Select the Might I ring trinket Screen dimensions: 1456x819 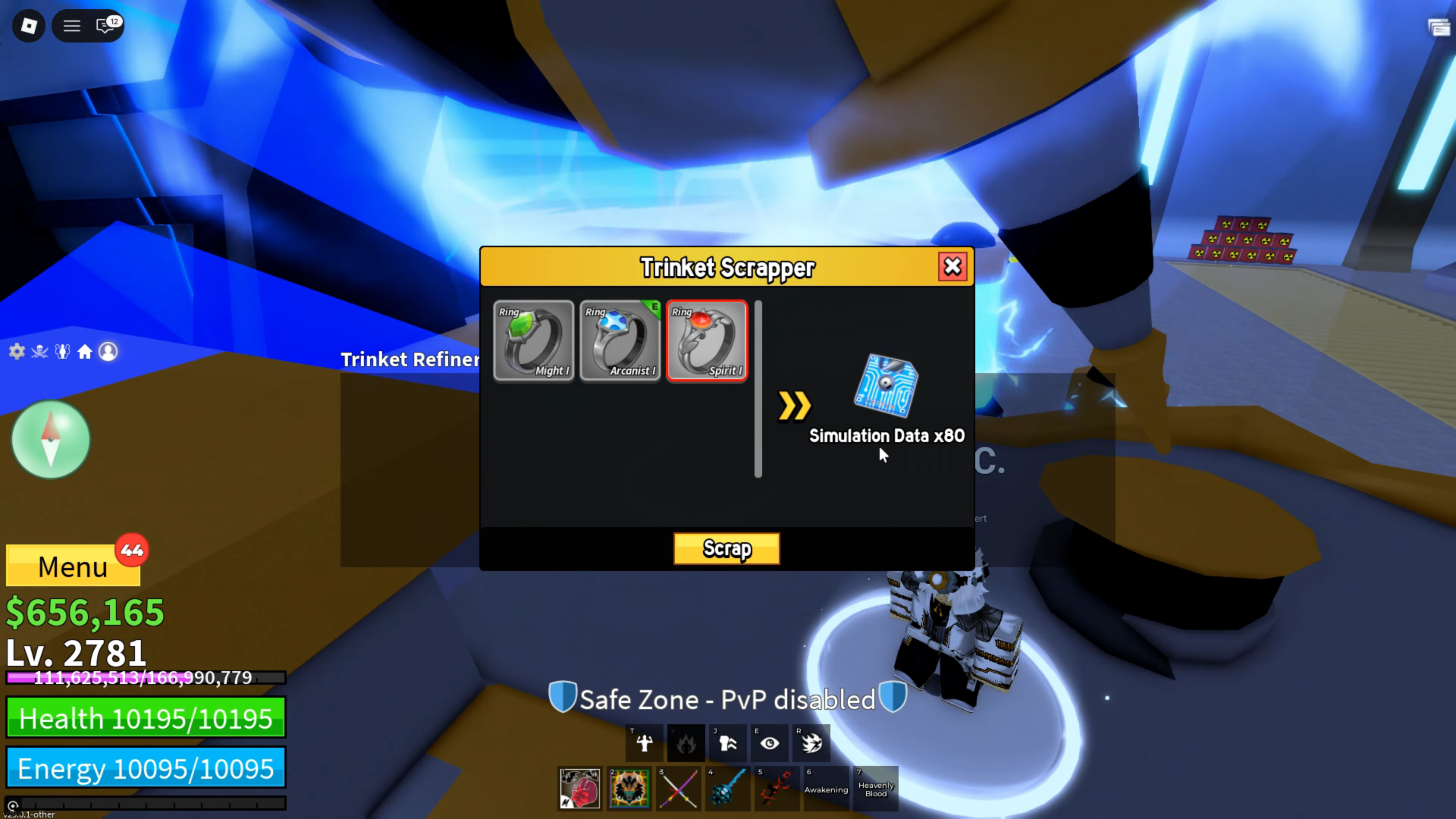pos(534,341)
